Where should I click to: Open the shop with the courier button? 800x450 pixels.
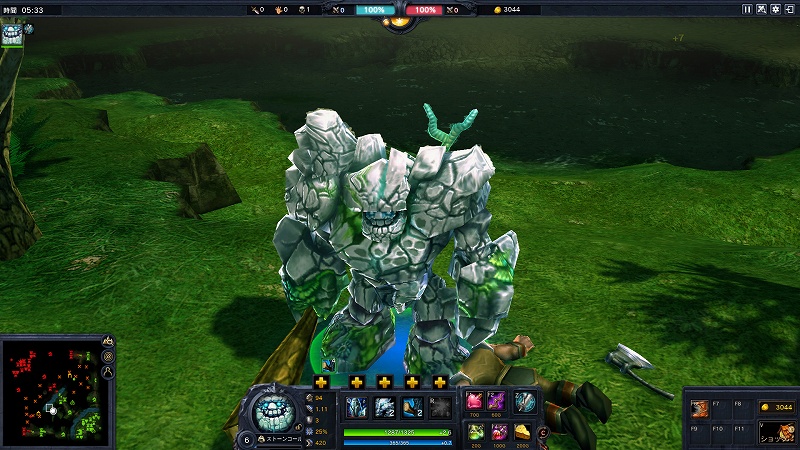[x=777, y=432]
